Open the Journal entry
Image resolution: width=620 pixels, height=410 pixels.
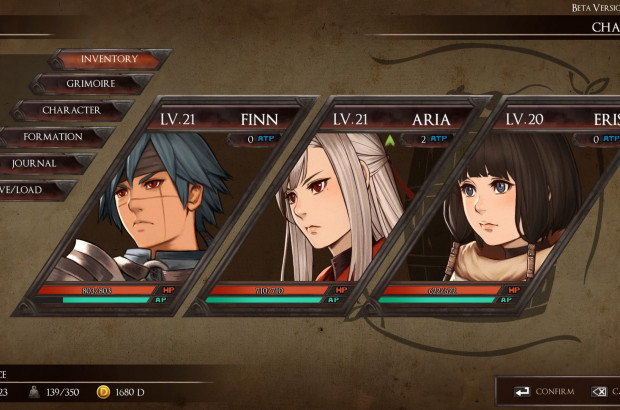[40, 162]
